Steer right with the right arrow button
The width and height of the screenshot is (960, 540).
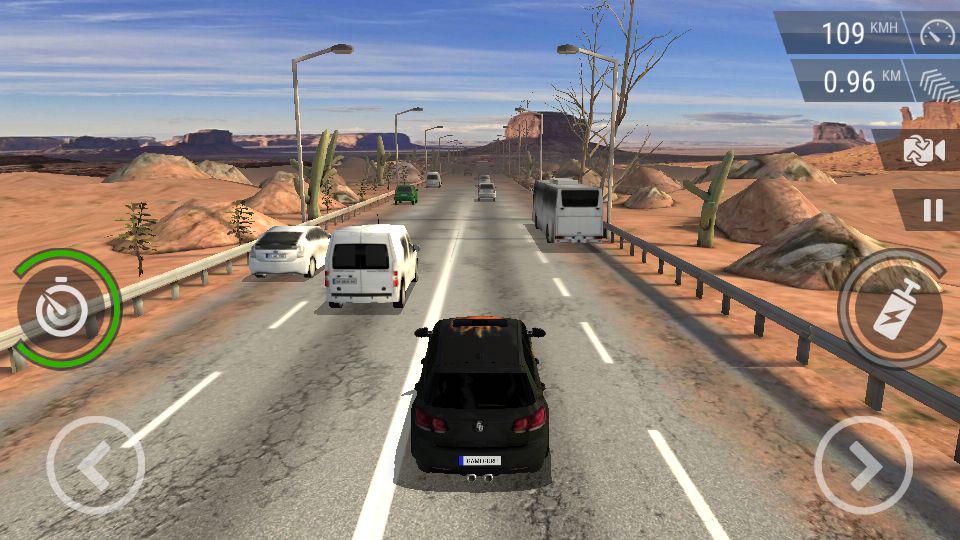(x=863, y=465)
